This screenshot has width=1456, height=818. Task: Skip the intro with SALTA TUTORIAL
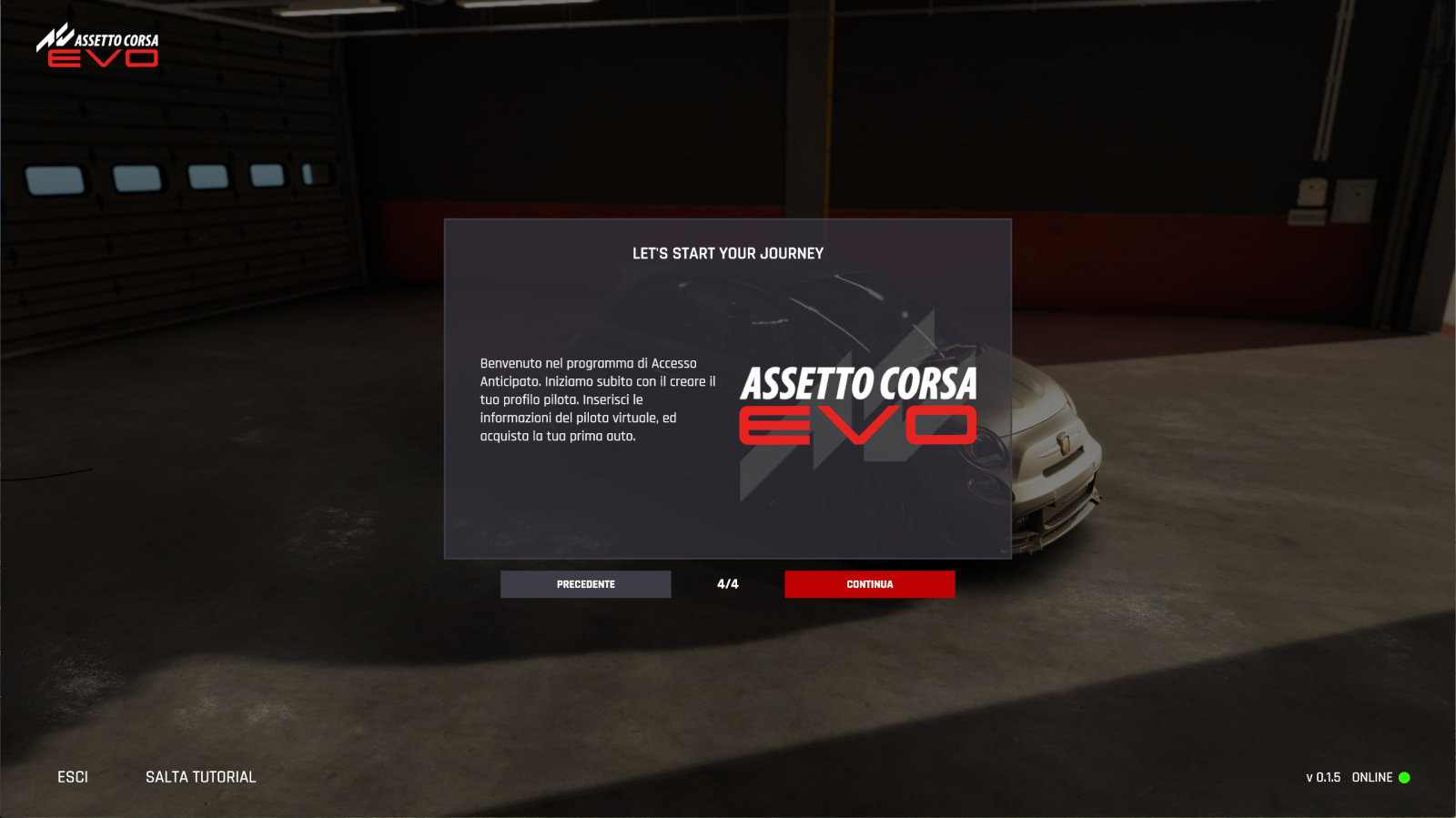tap(200, 777)
